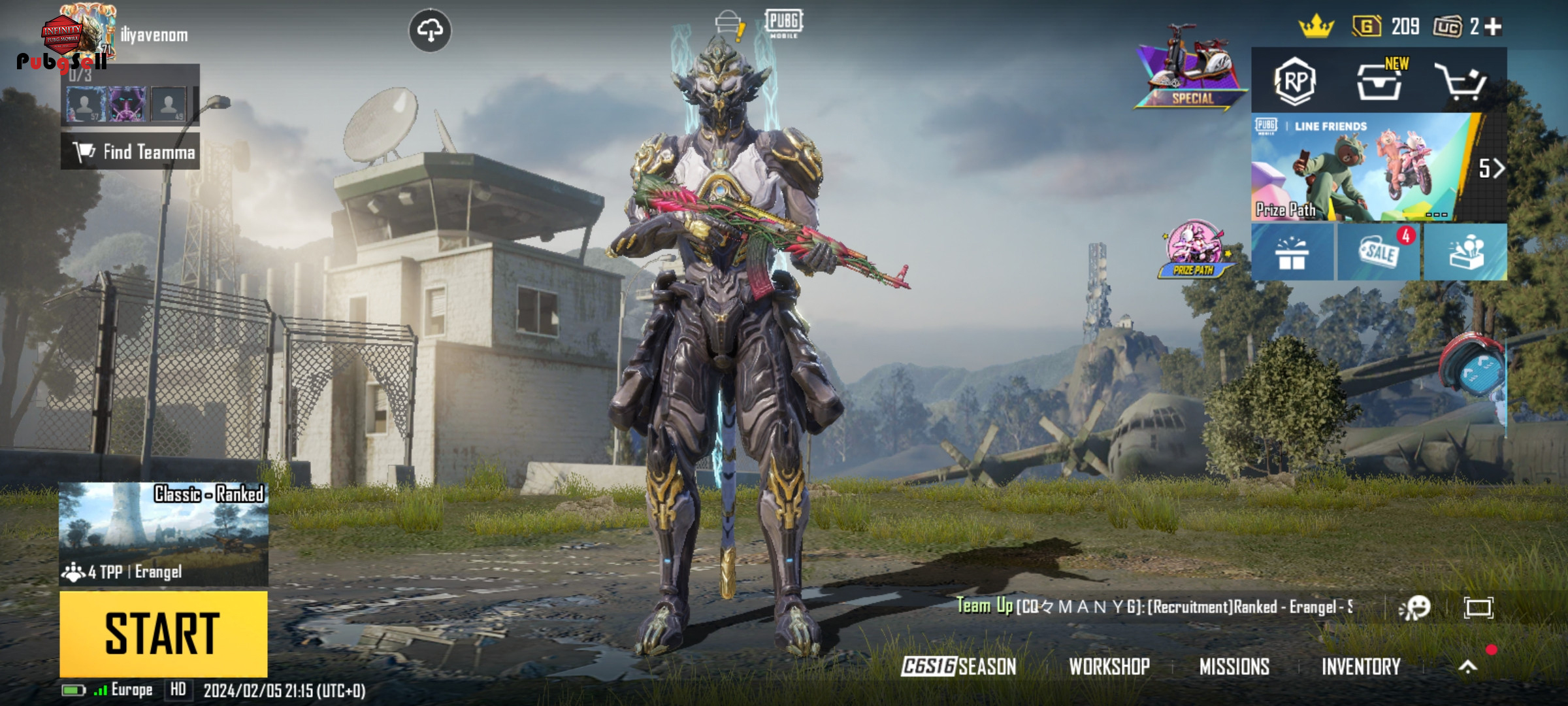Open the Missions menu
Viewport: 1568px width, 706px height.
(1234, 666)
